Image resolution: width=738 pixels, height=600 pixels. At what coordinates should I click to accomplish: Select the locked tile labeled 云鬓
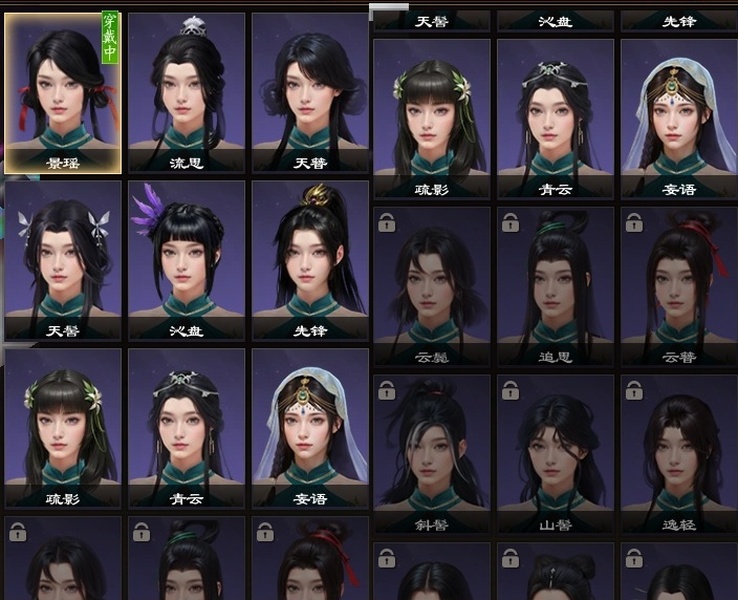click(x=432, y=286)
